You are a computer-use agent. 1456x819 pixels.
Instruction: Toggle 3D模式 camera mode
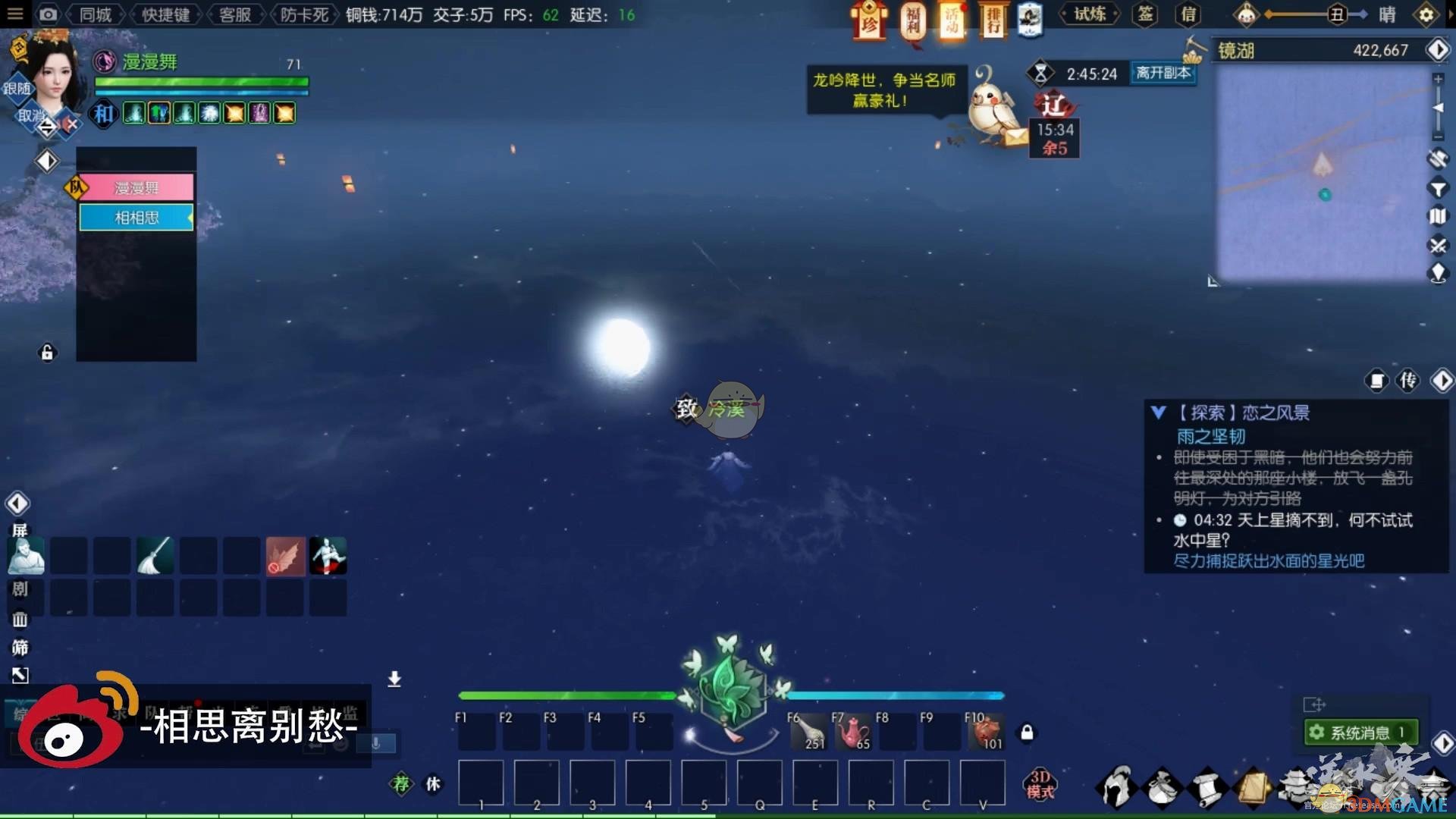(1040, 784)
